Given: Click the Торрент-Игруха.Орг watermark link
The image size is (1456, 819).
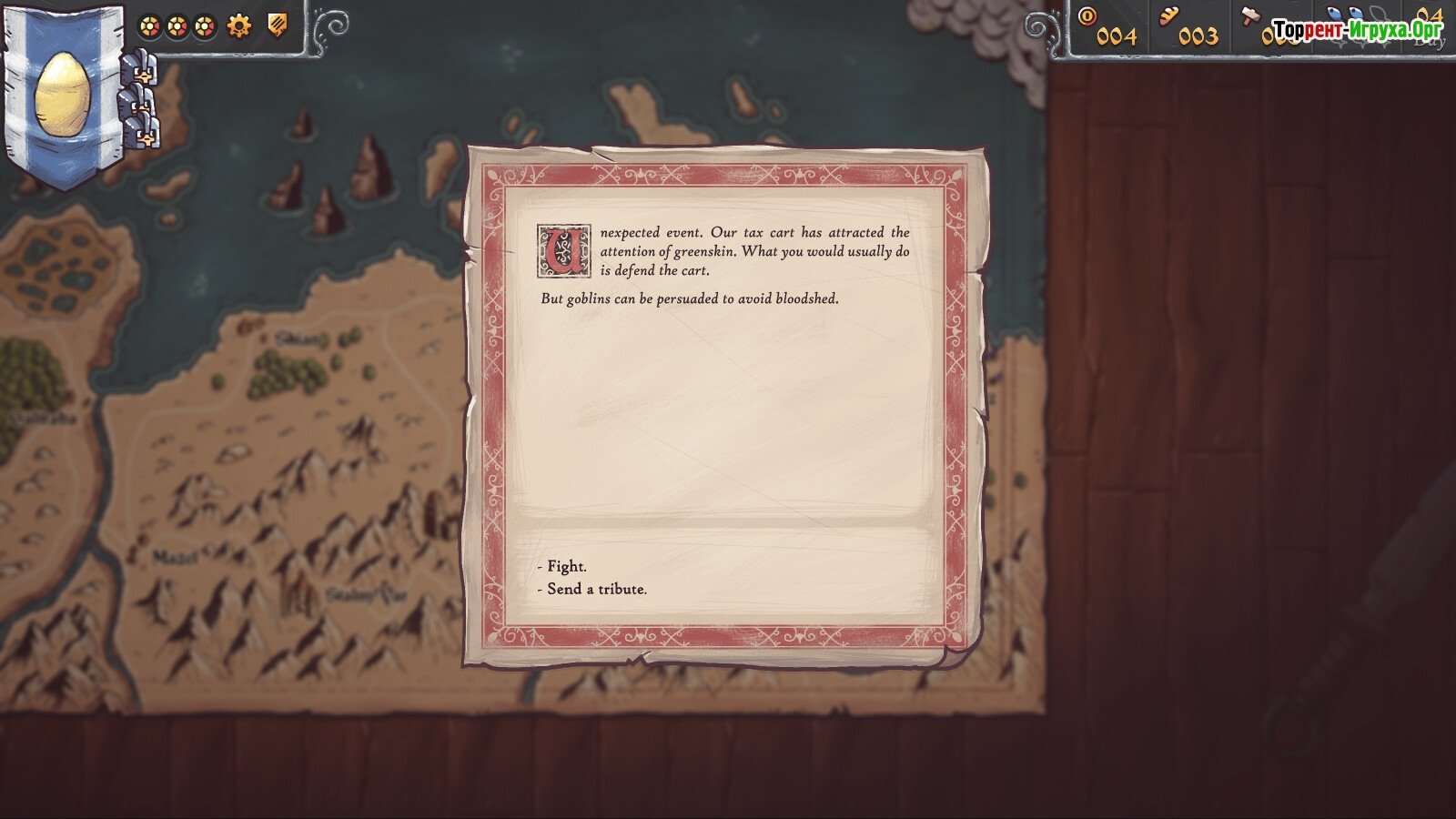Looking at the screenshot, I should (1357, 30).
